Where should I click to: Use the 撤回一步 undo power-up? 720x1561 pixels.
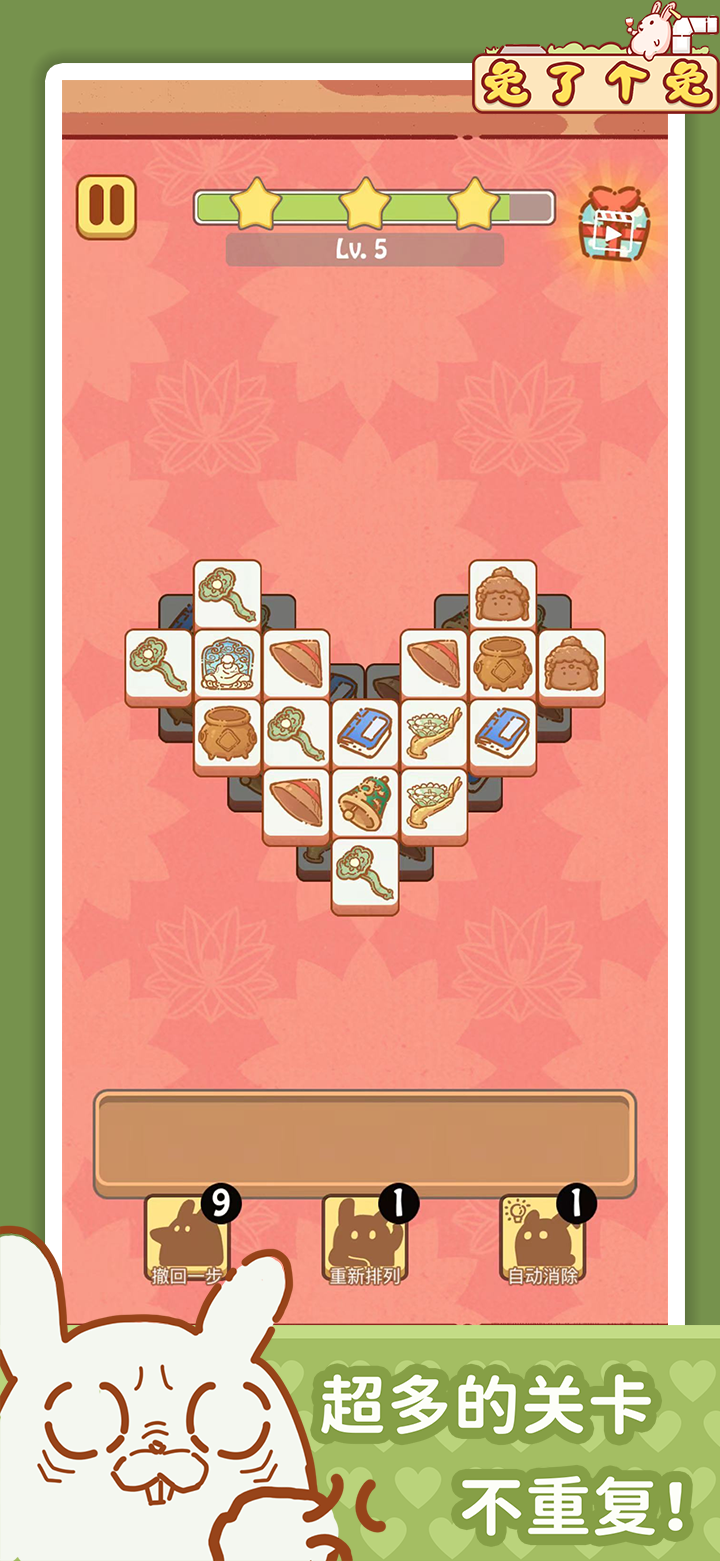(x=187, y=1241)
